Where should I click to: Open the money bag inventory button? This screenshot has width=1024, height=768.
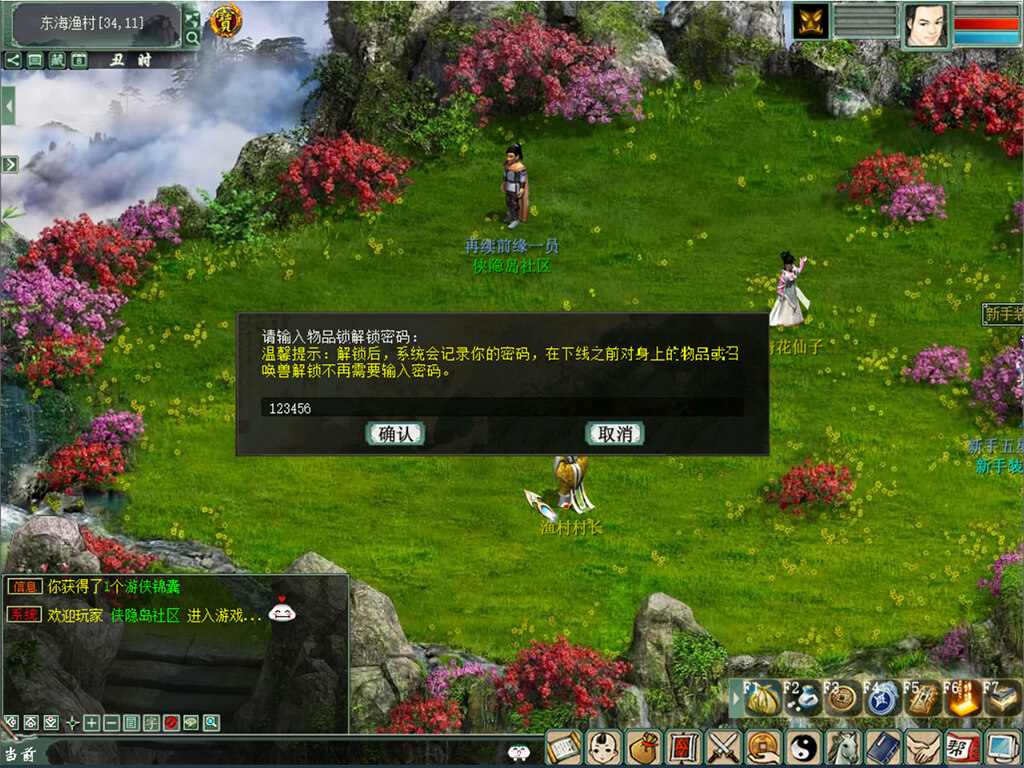click(642, 748)
